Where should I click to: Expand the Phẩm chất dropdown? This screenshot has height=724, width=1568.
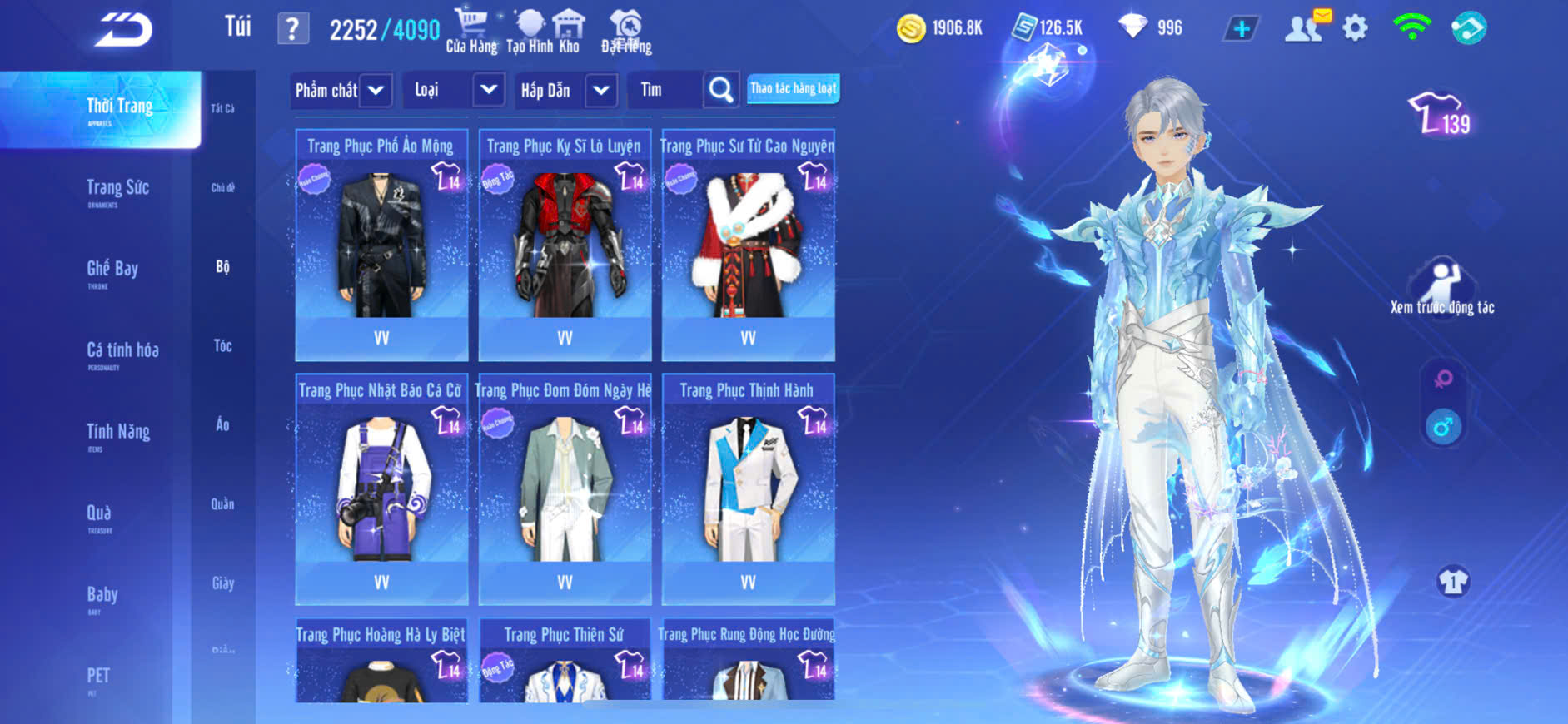click(341, 90)
